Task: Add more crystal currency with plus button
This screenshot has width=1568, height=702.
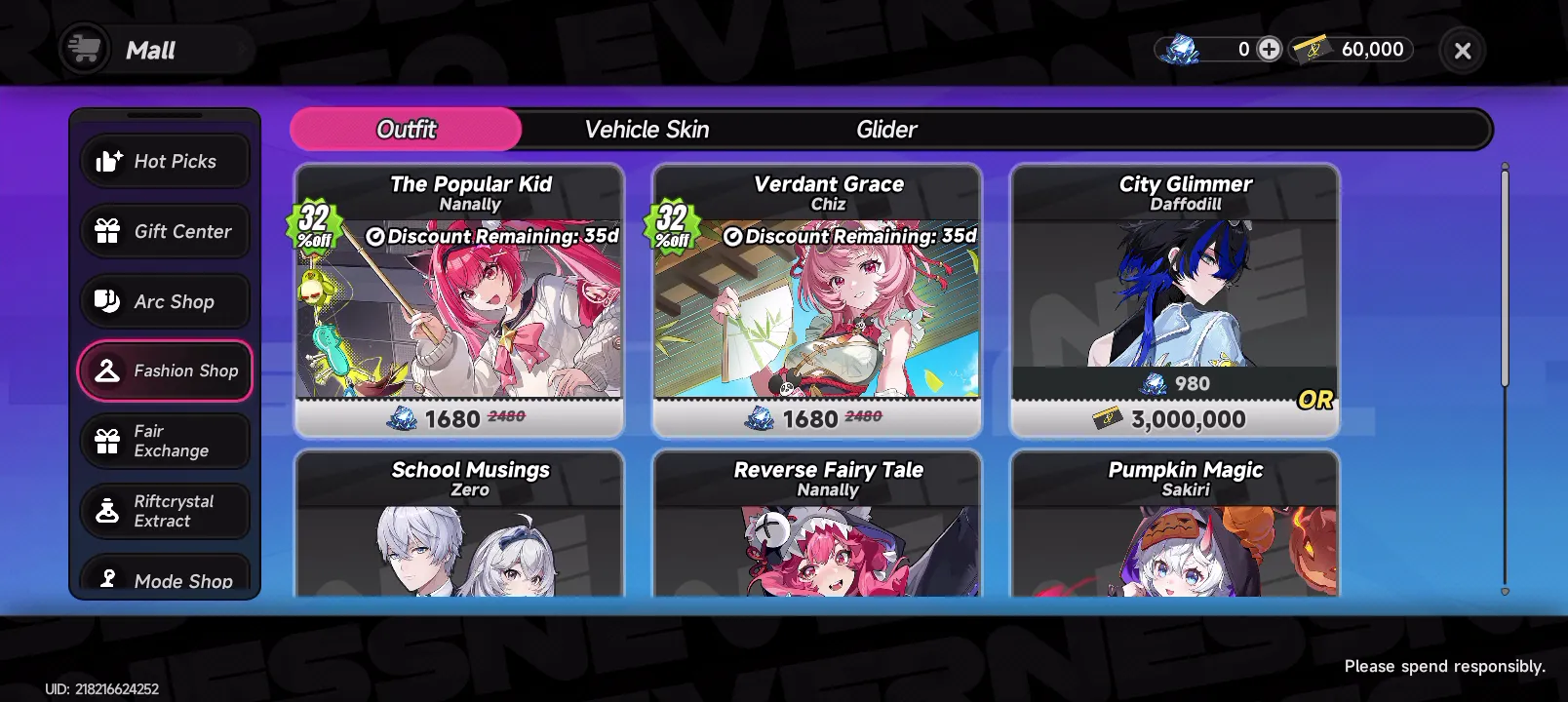Action: 1269,49
